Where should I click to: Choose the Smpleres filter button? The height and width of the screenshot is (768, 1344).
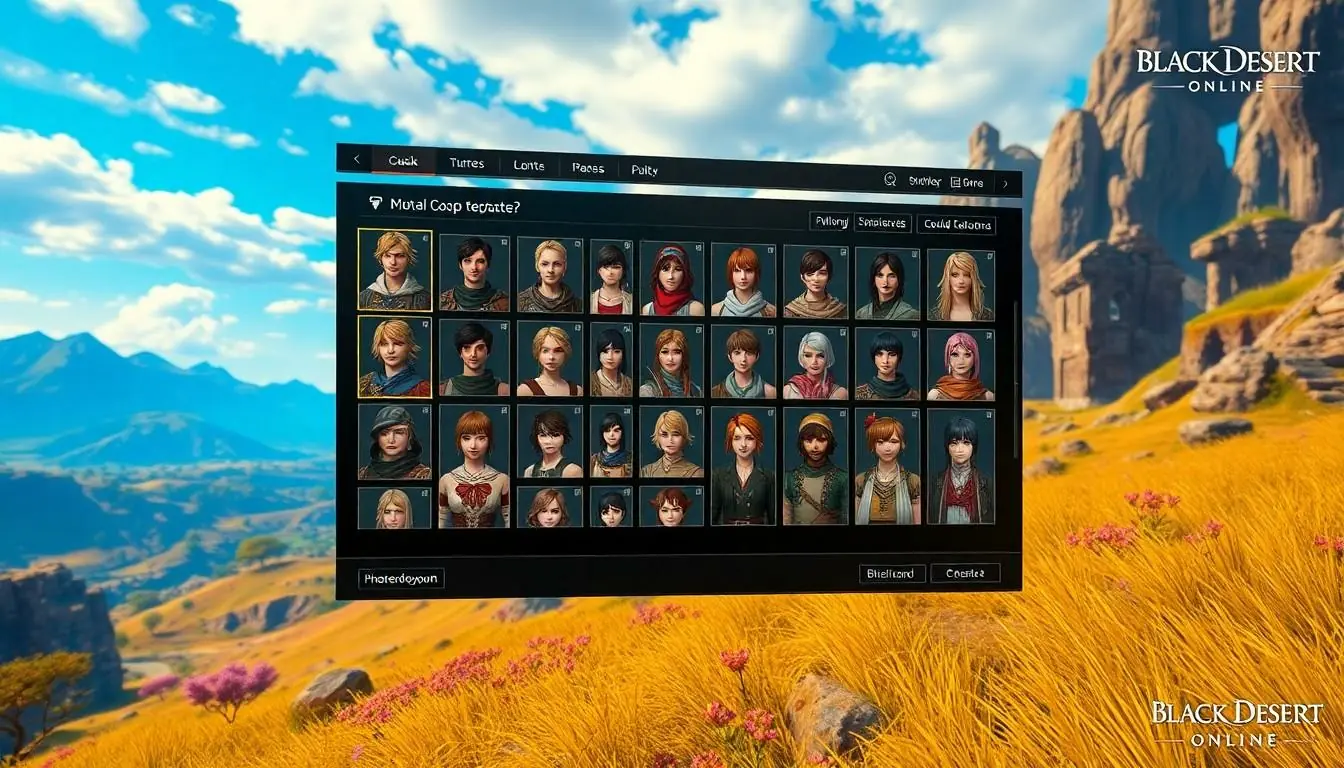[x=881, y=223]
